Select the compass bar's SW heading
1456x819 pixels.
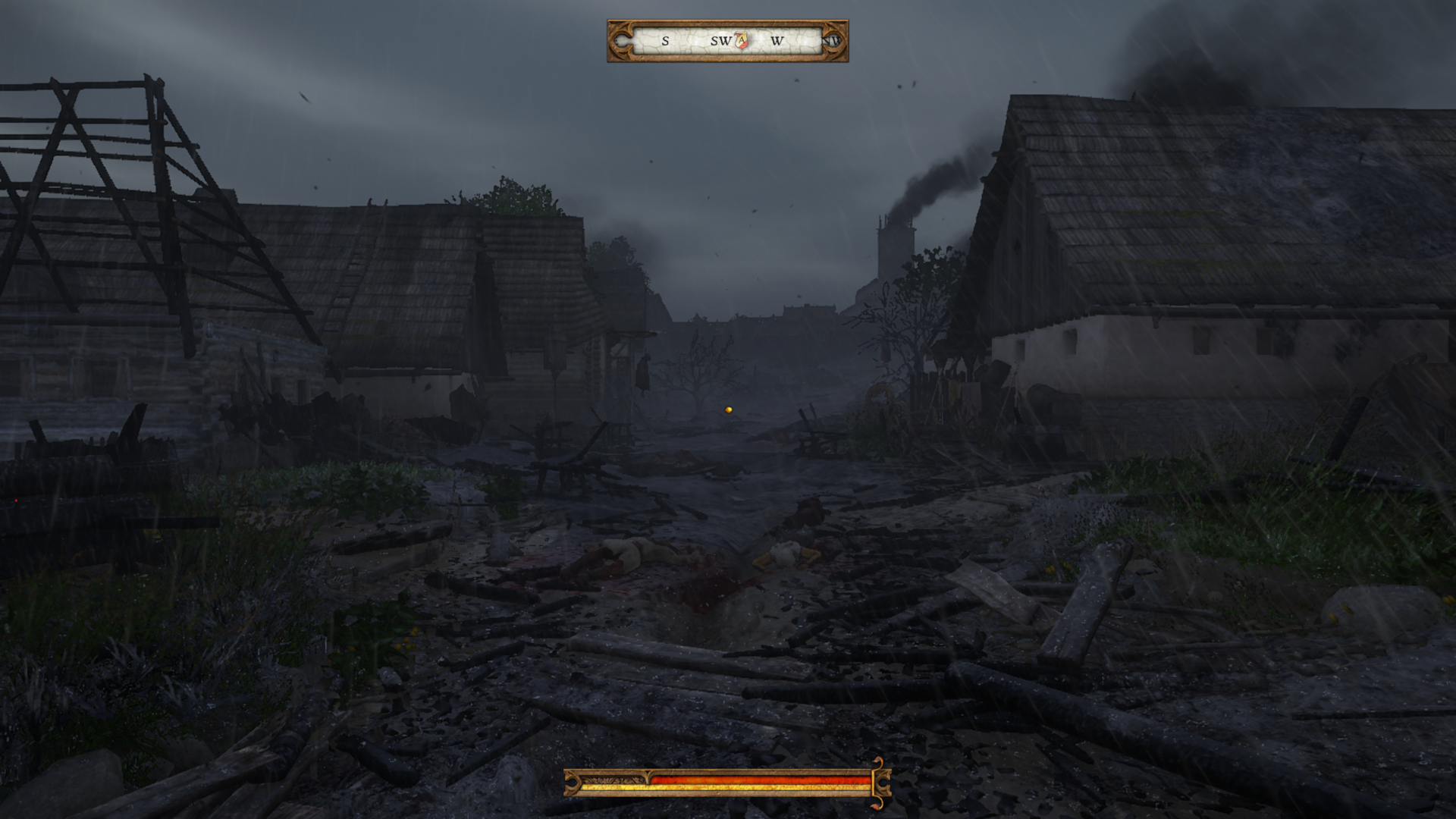click(x=720, y=41)
